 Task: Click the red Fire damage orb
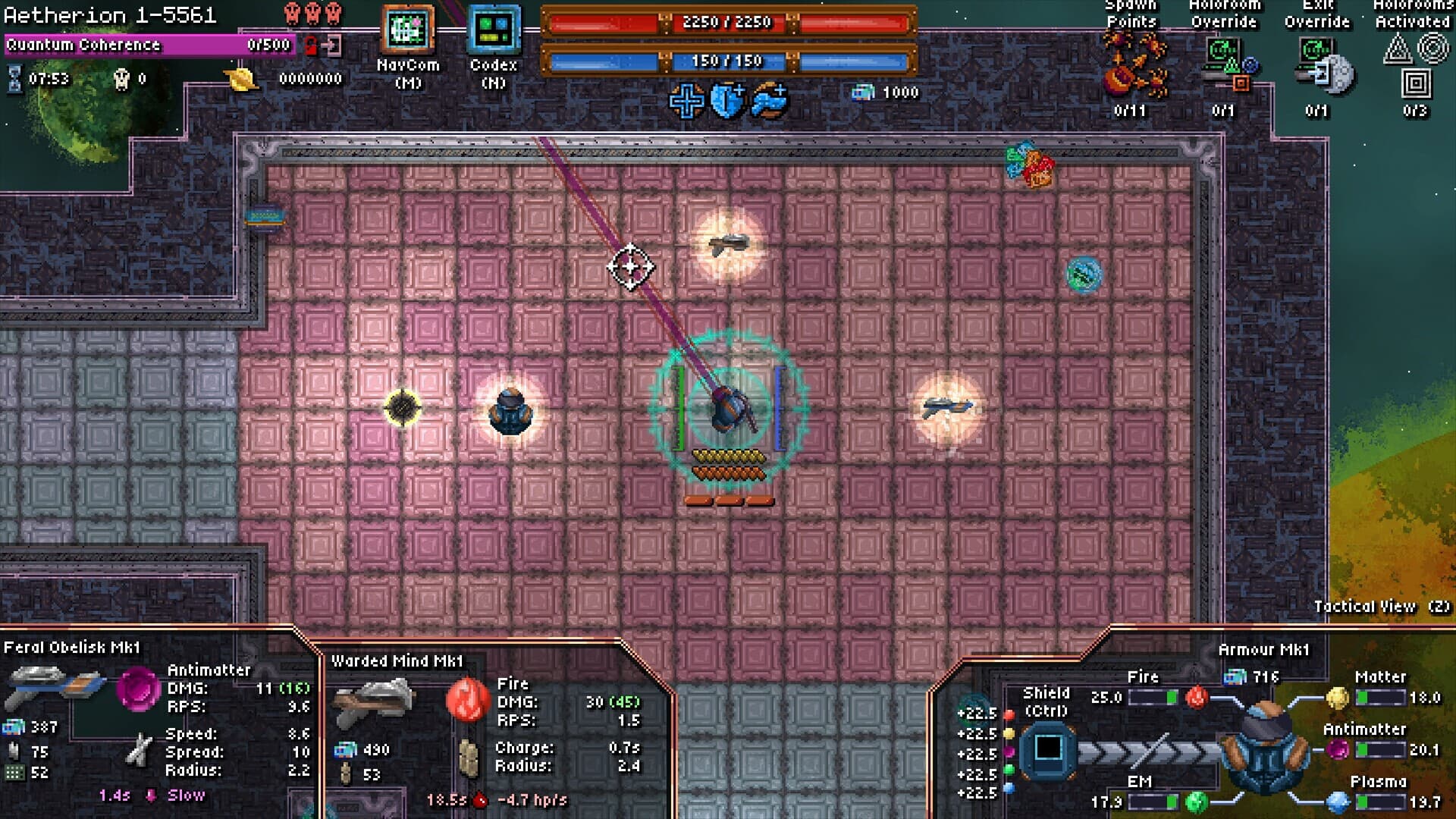click(467, 698)
